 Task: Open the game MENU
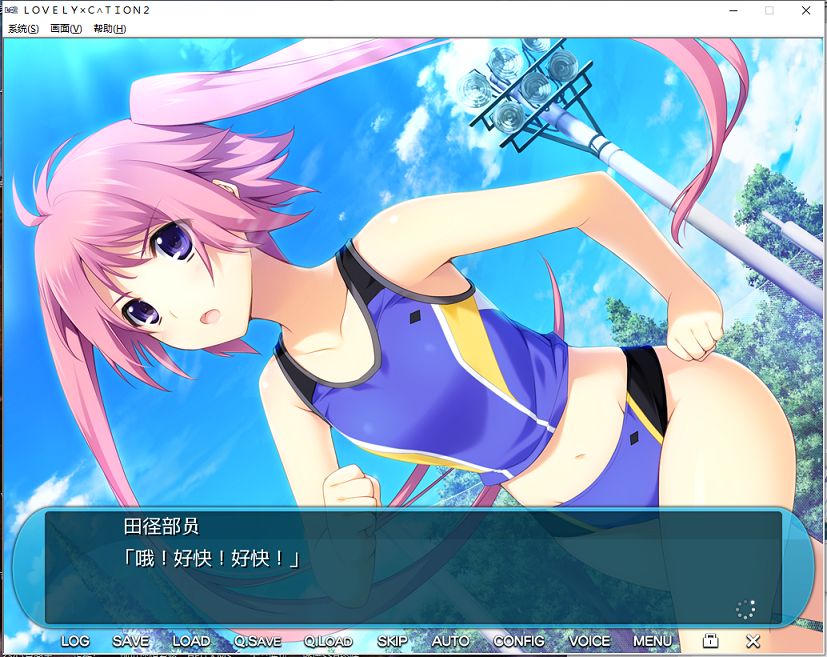click(652, 641)
